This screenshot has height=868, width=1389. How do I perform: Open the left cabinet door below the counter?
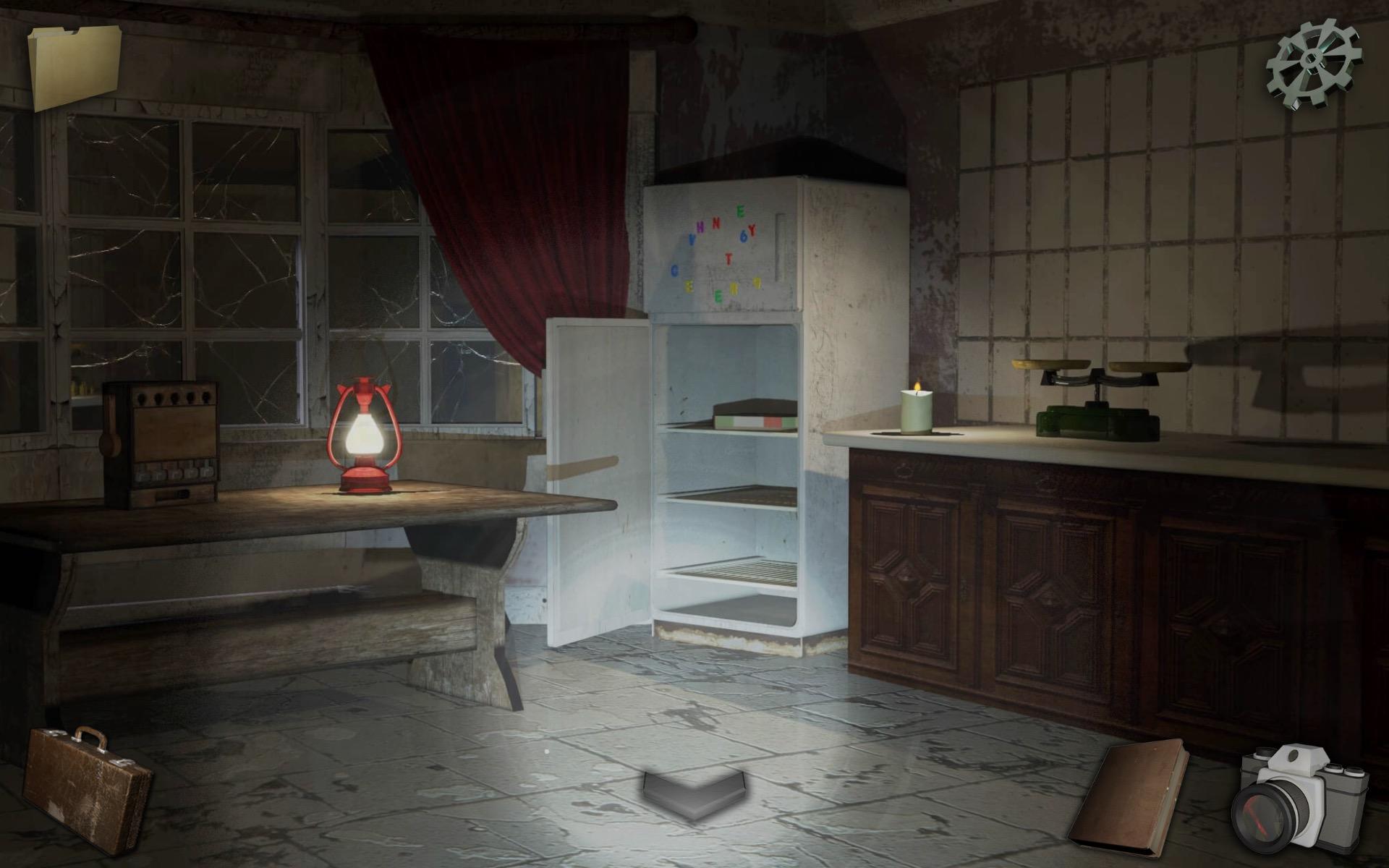tap(912, 571)
